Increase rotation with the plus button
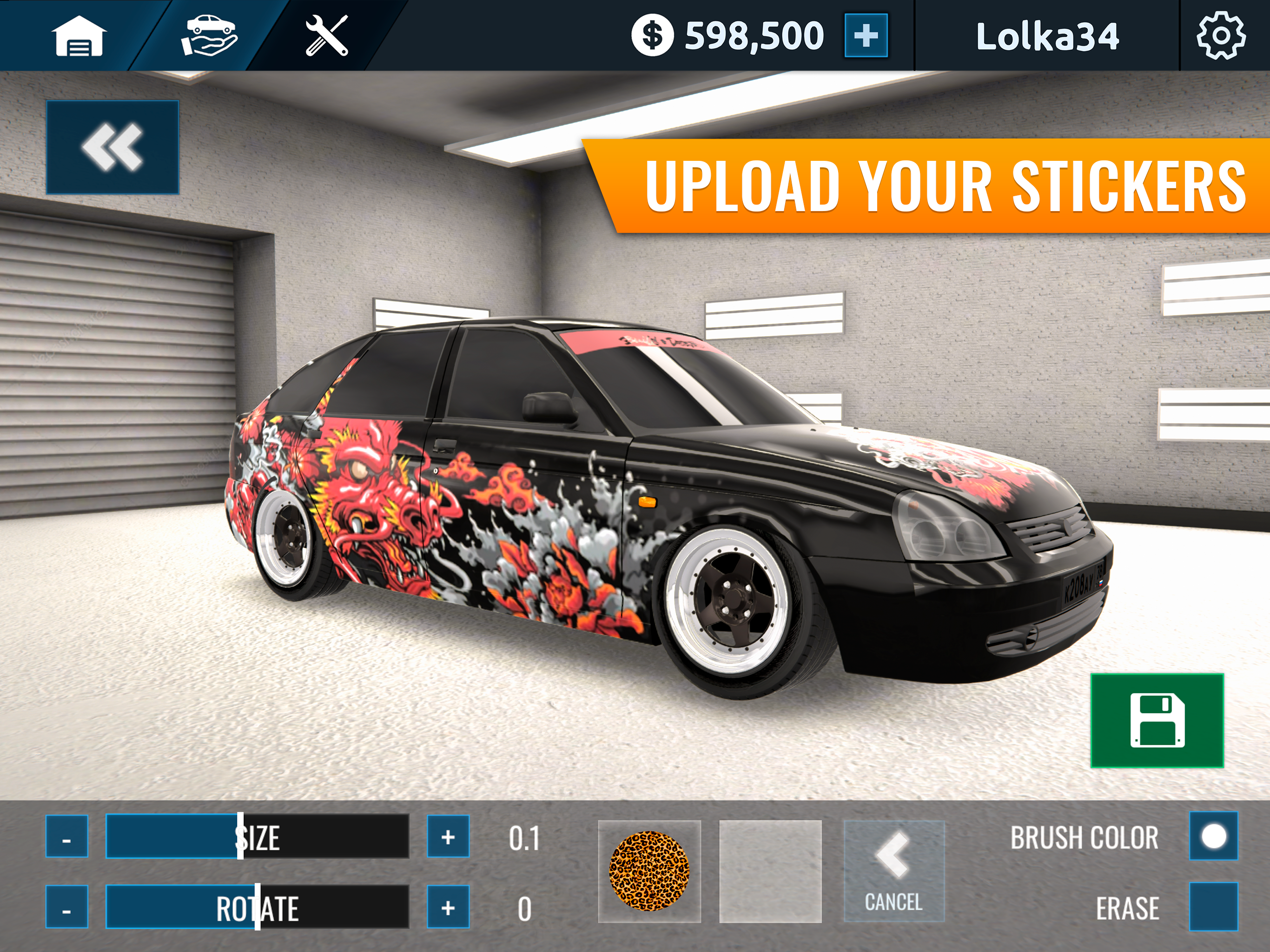This screenshot has height=952, width=1270. point(448,907)
